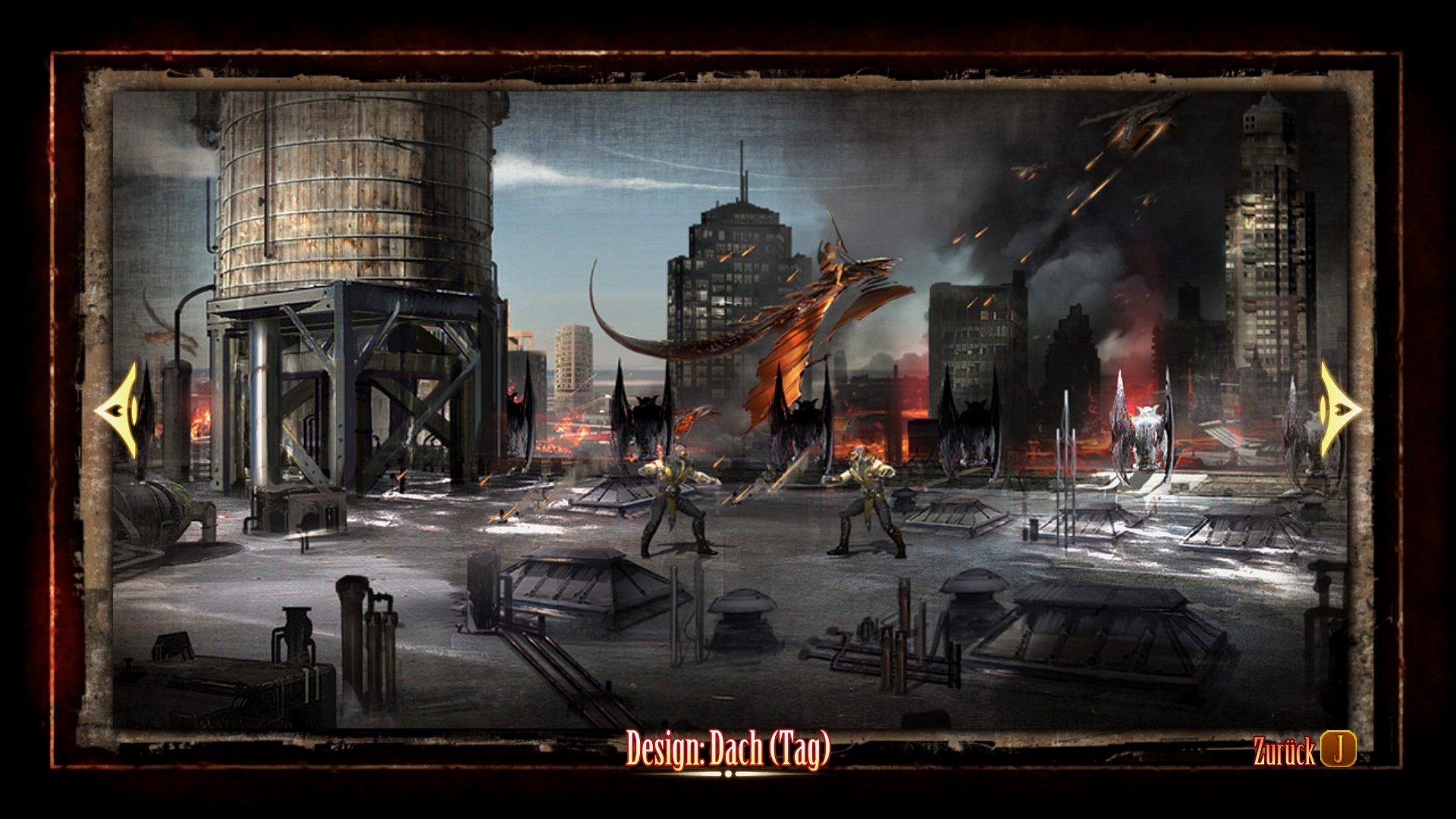Show the previous concept art image
This screenshot has height=819, width=1456.
(118, 409)
